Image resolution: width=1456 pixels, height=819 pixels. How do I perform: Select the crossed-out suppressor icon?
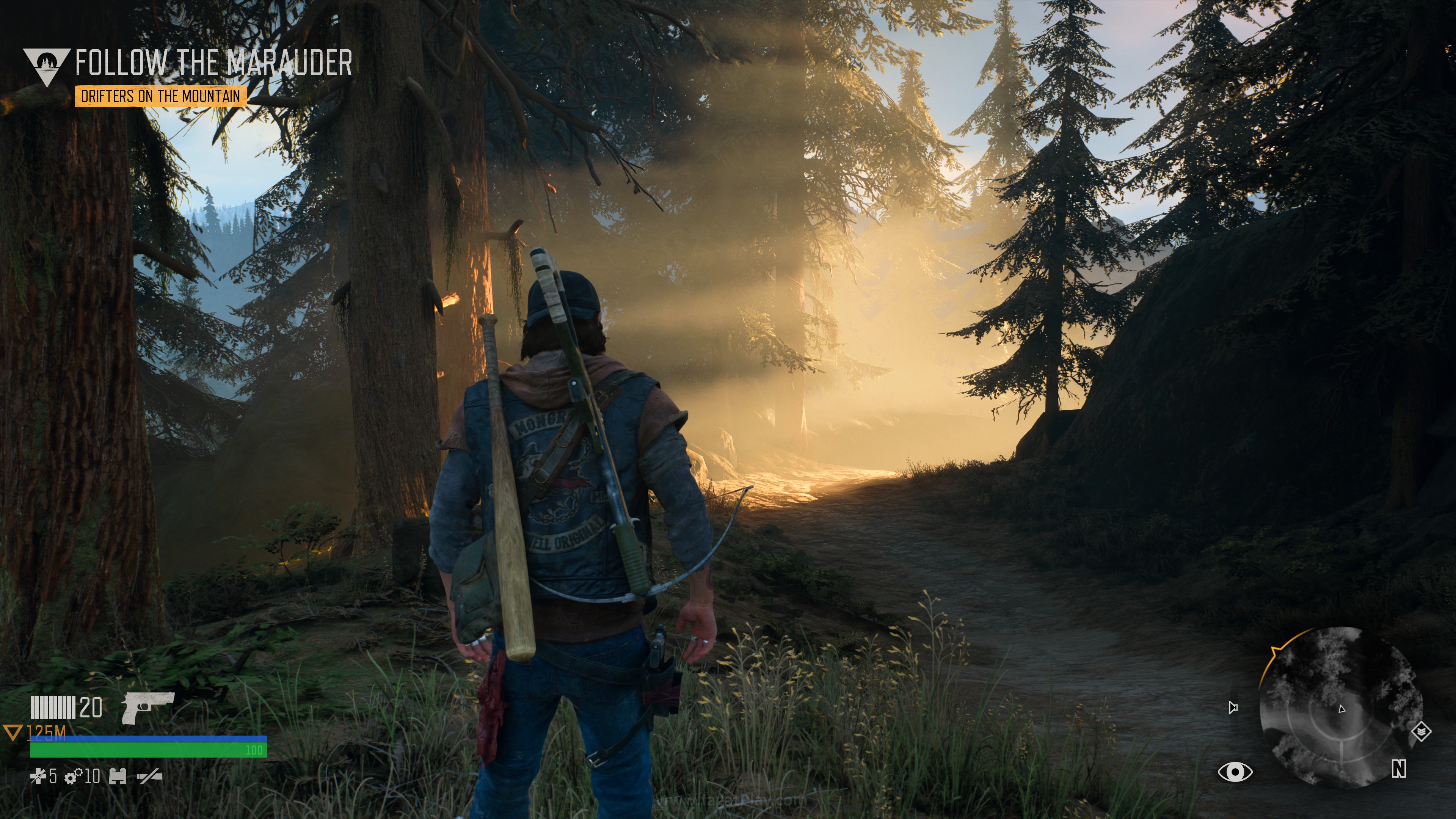click(149, 777)
